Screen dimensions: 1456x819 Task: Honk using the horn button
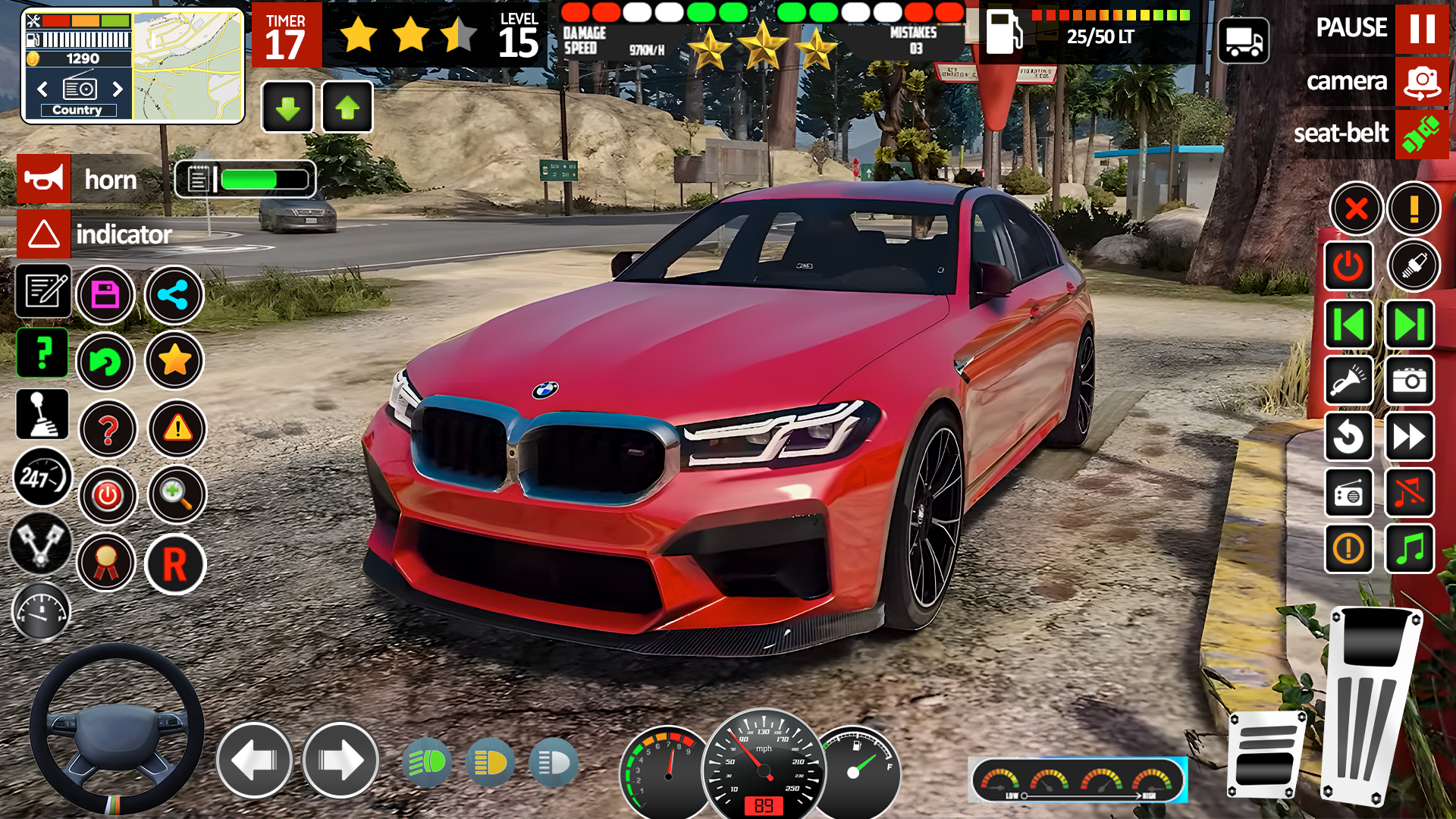(44, 179)
